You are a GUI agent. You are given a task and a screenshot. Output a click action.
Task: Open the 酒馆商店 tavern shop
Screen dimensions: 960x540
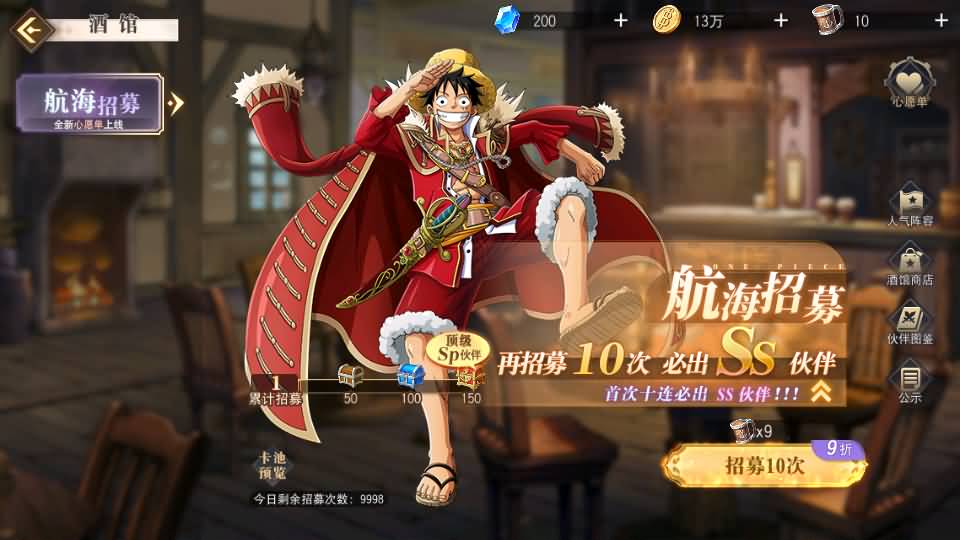pyautogui.click(x=910, y=262)
